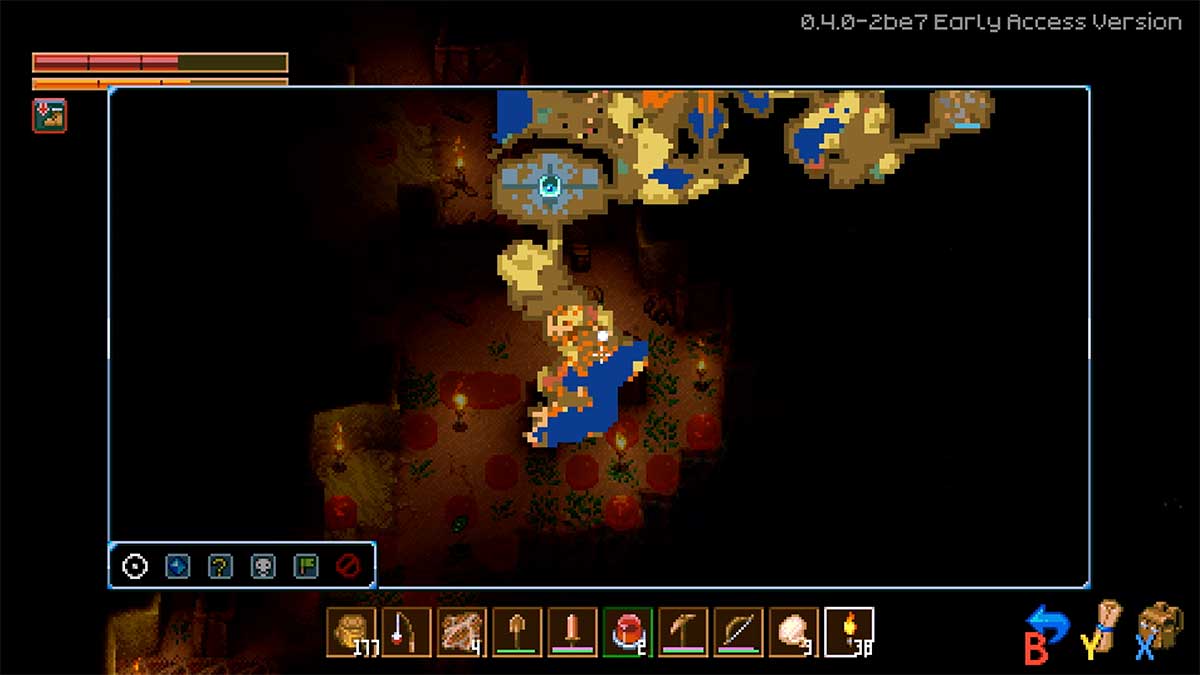The image size is (1200, 675).
Task: Pick the yellow question mark map marker
Action: point(220,567)
